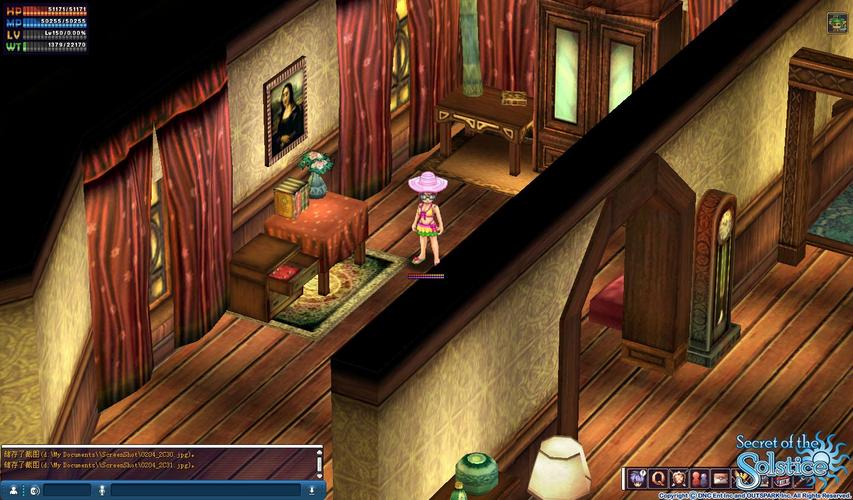Open the quest log Q icon
Viewport: 853px width, 500px height.
coord(658,477)
